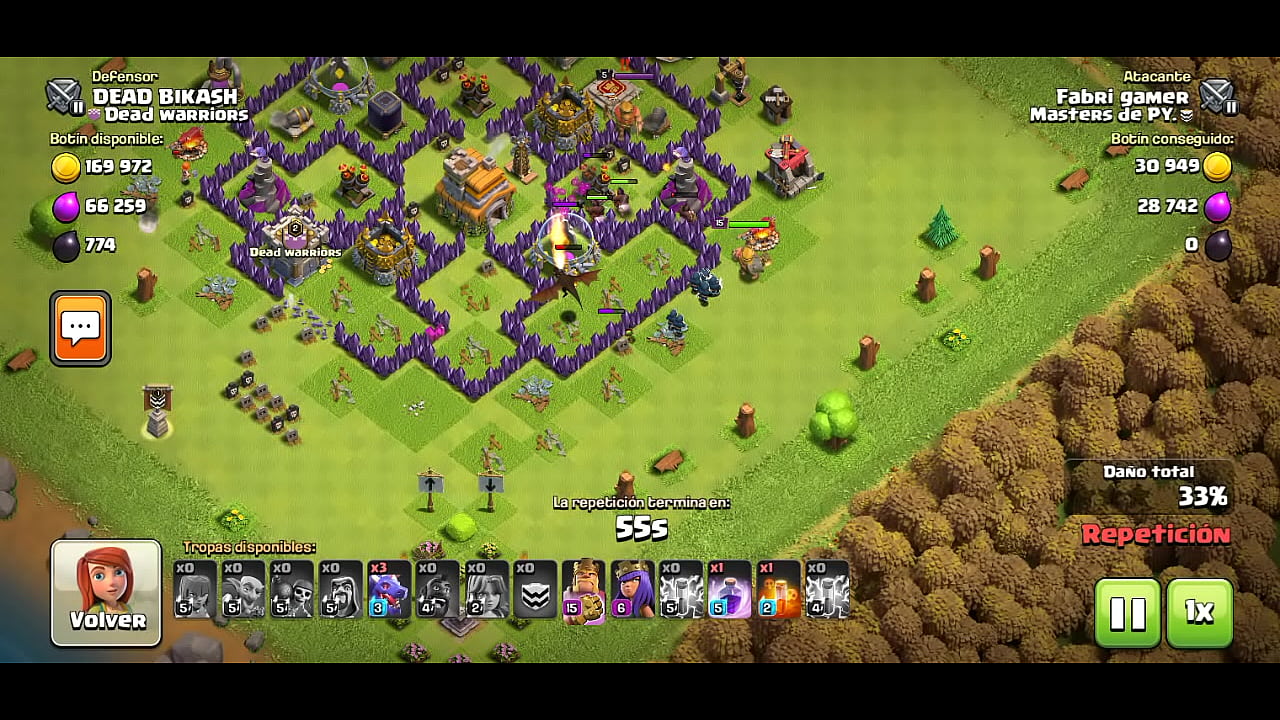Choose the orange skull spell slot
The height and width of the screenshot is (720, 1280).
tap(779, 589)
